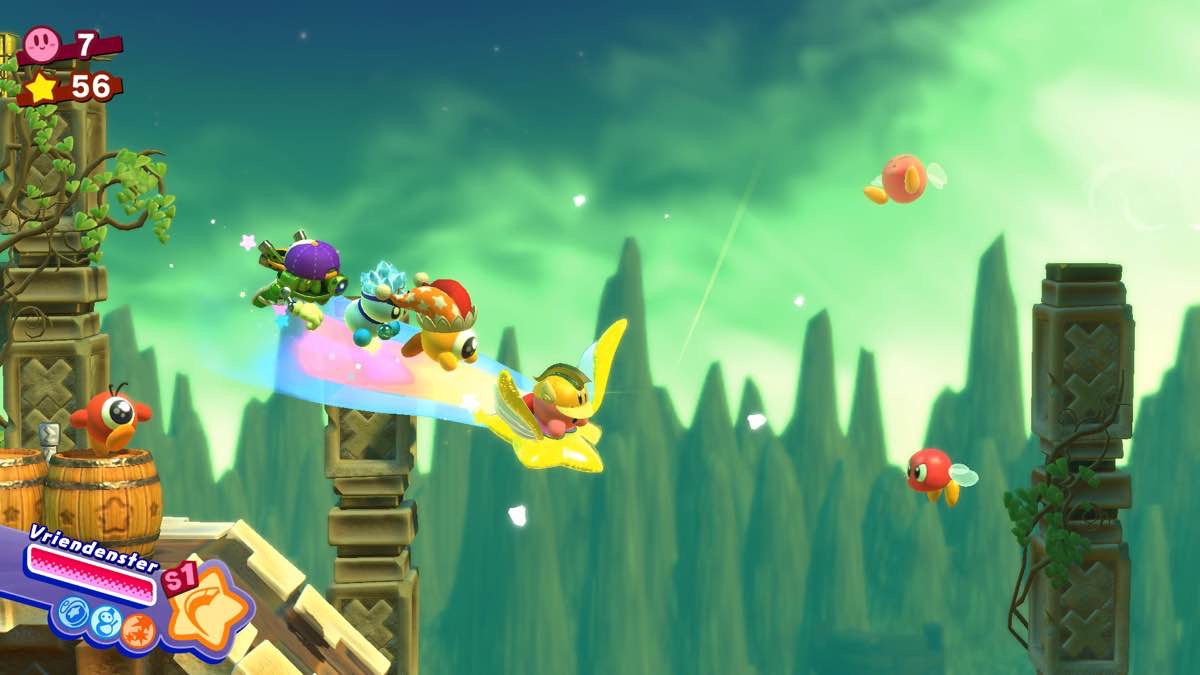Select the blue bubble-hat friend ability icon
Screen dimensions: 1200x675
click(73, 612)
